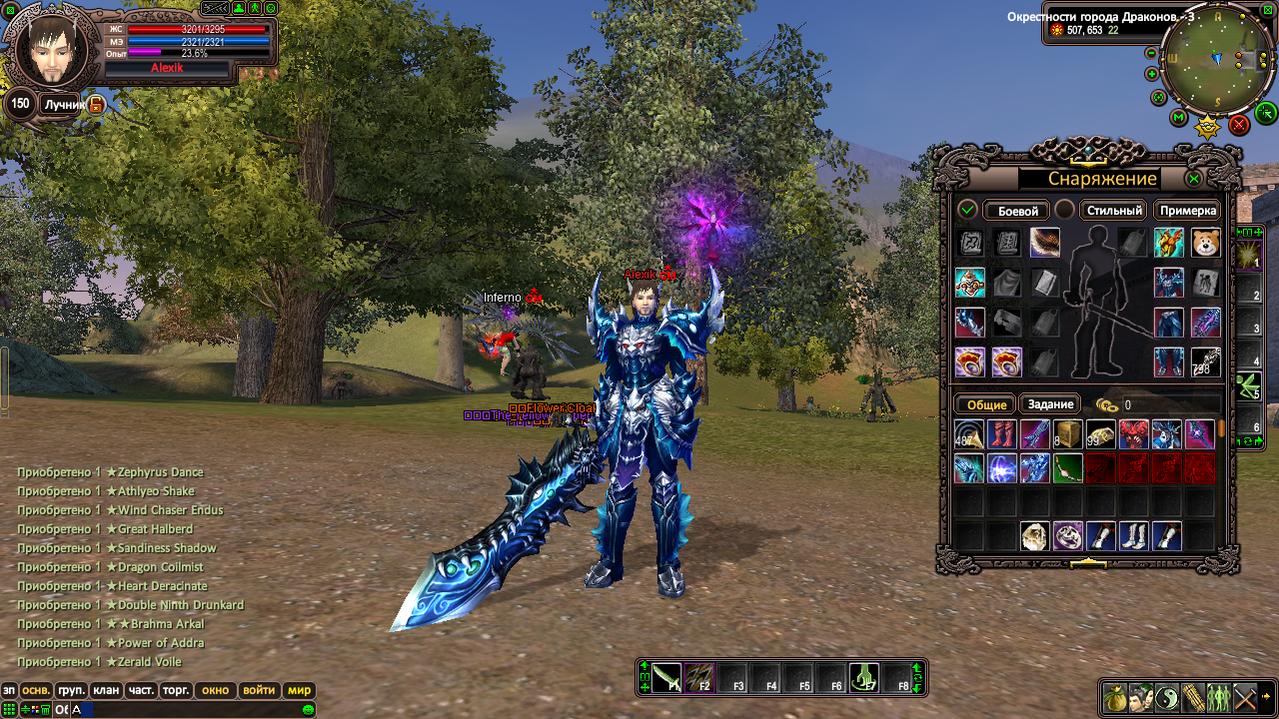The image size is (1279, 719).
Task: Open the chat emoticon picker
Action: [308, 710]
